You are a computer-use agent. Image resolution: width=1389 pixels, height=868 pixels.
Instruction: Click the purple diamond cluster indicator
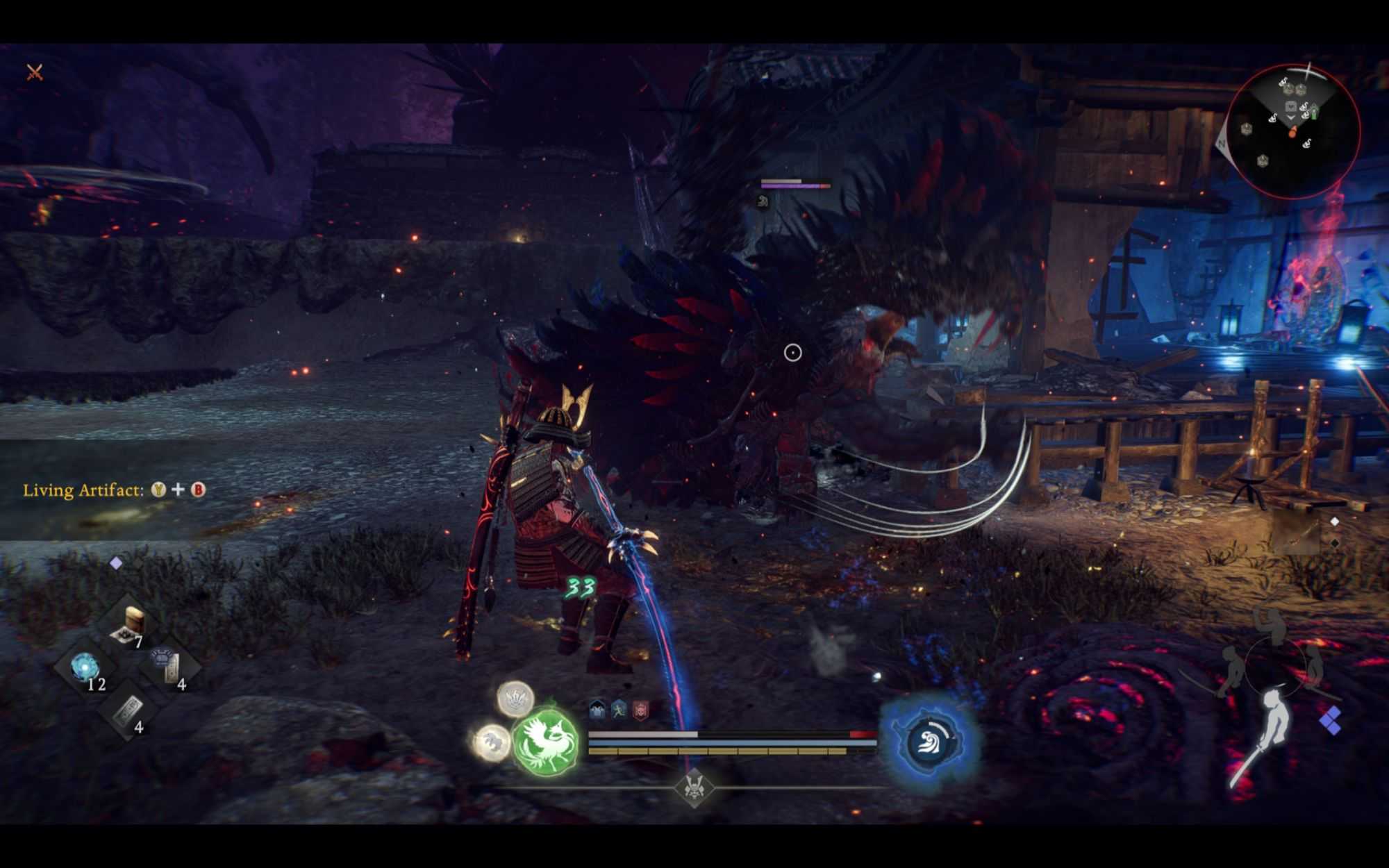[x=1330, y=721]
